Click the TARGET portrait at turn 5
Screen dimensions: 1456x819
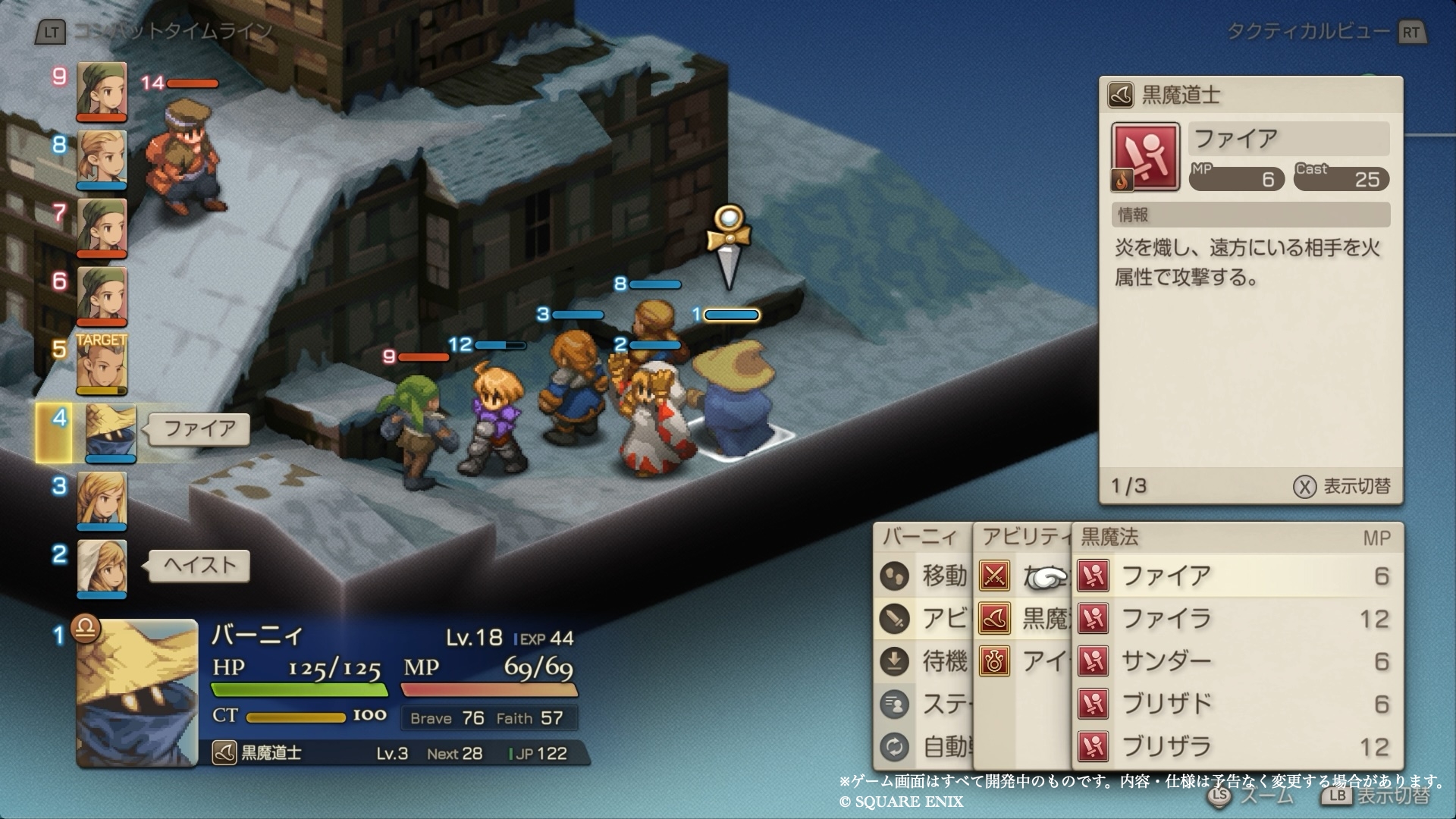pos(102,364)
